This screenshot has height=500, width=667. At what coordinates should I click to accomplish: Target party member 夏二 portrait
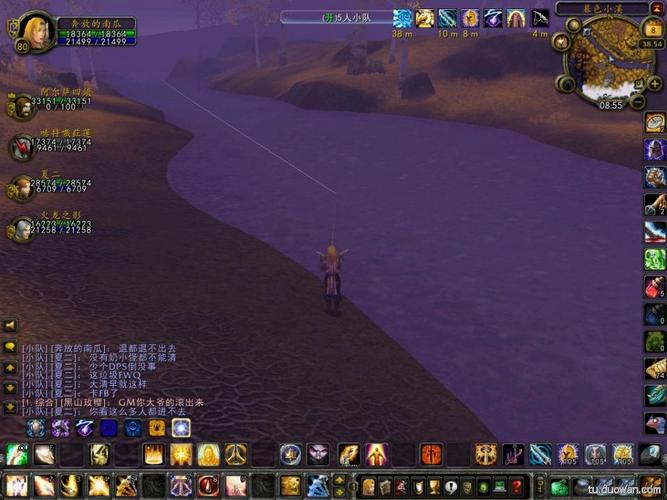(22, 187)
